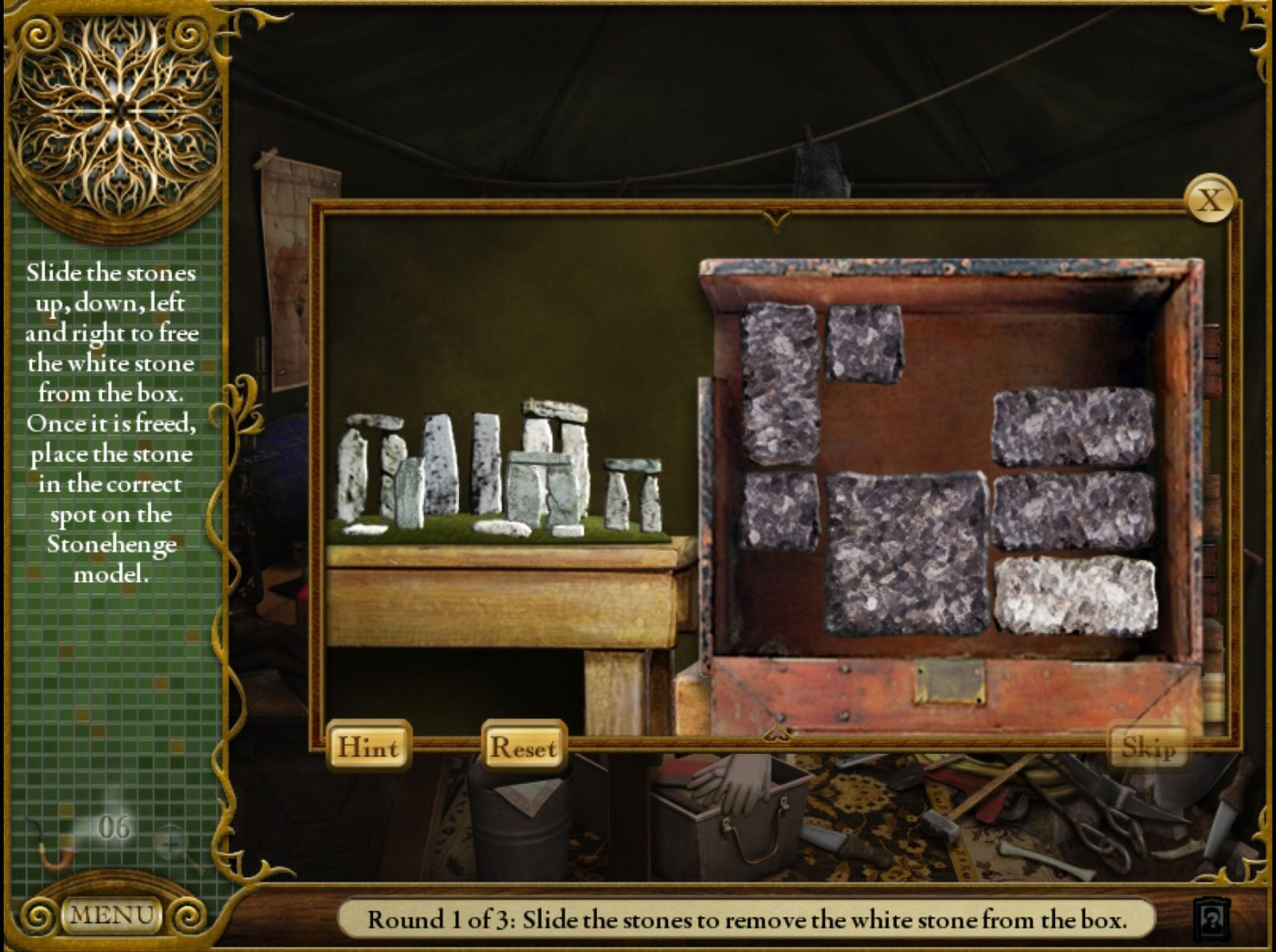Screen dimensions: 1276x952
Task: Select the white stone in the box
Action: (1076, 597)
